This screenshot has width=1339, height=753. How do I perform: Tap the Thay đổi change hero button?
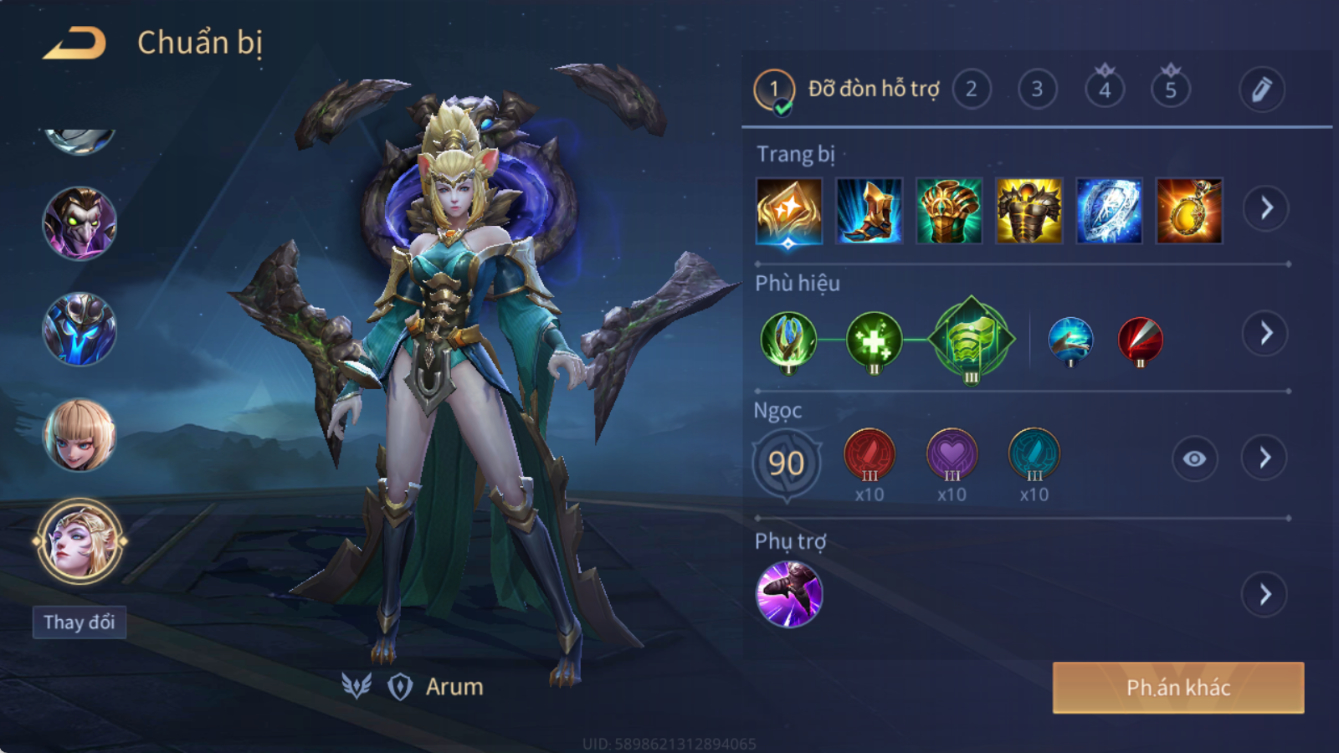[x=79, y=622]
